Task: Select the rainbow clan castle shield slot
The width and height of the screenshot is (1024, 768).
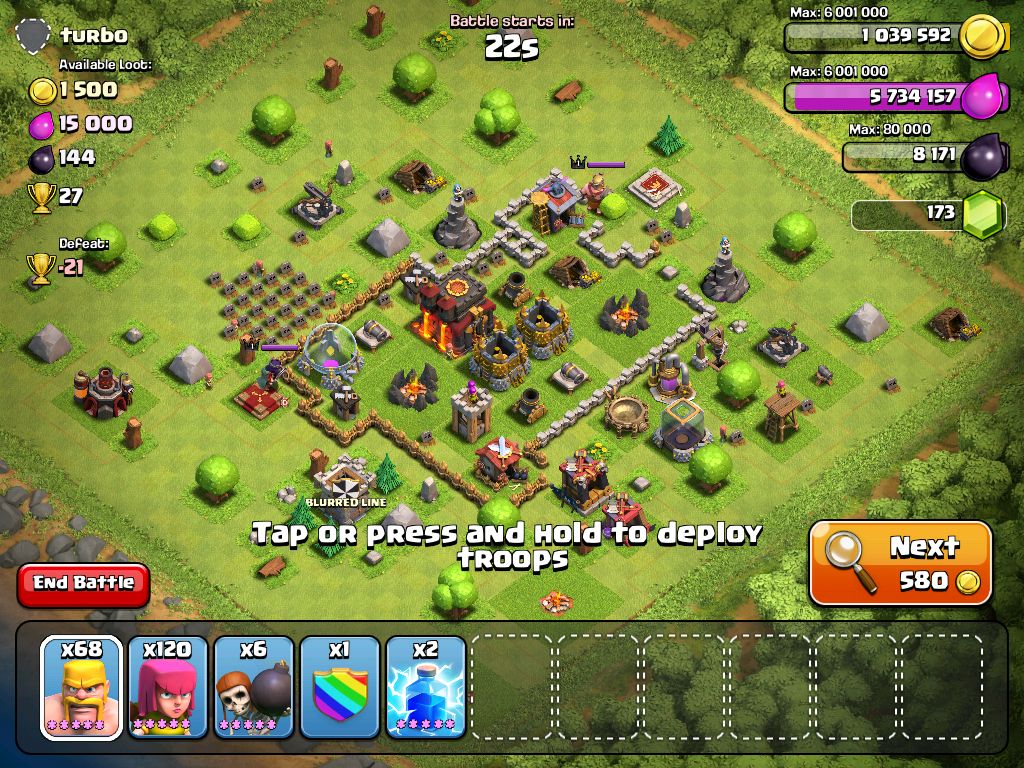Action: (340, 688)
